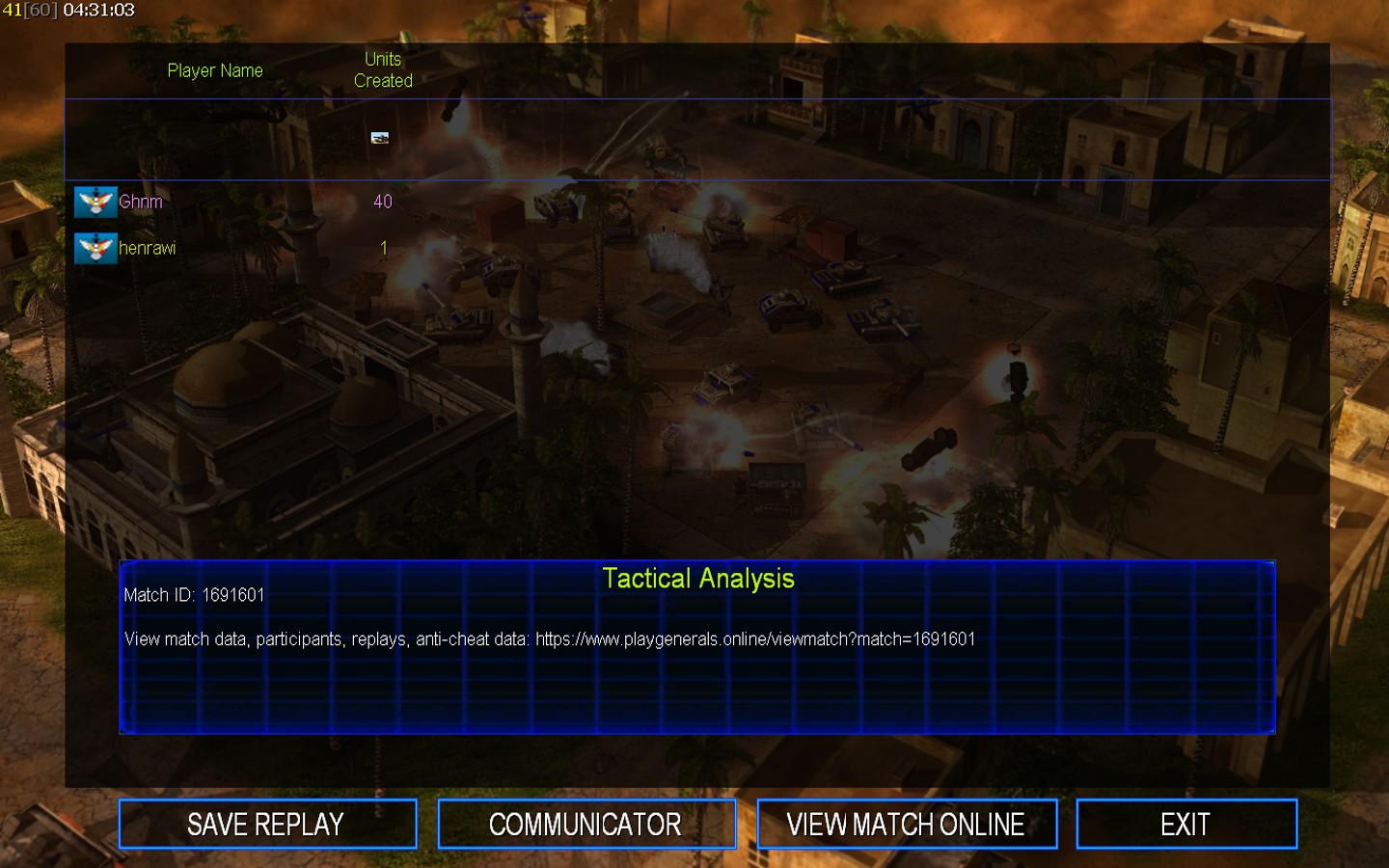Screen dimensions: 1389x868
Task: Select player row Ghnm
Action: (141, 202)
